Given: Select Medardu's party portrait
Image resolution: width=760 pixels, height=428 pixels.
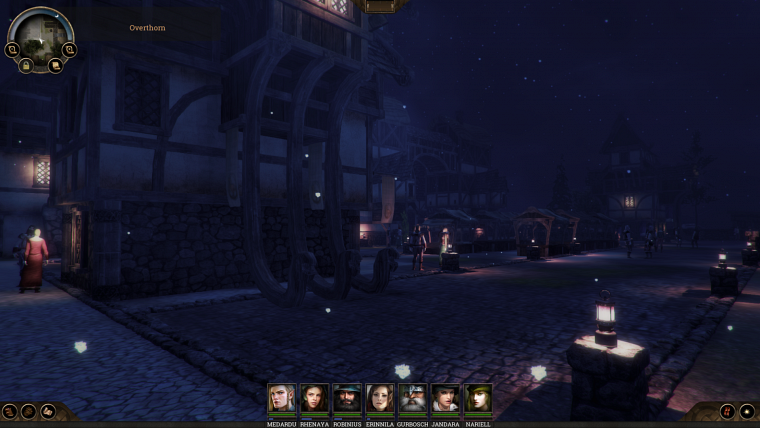Looking at the screenshot, I should point(281,398).
